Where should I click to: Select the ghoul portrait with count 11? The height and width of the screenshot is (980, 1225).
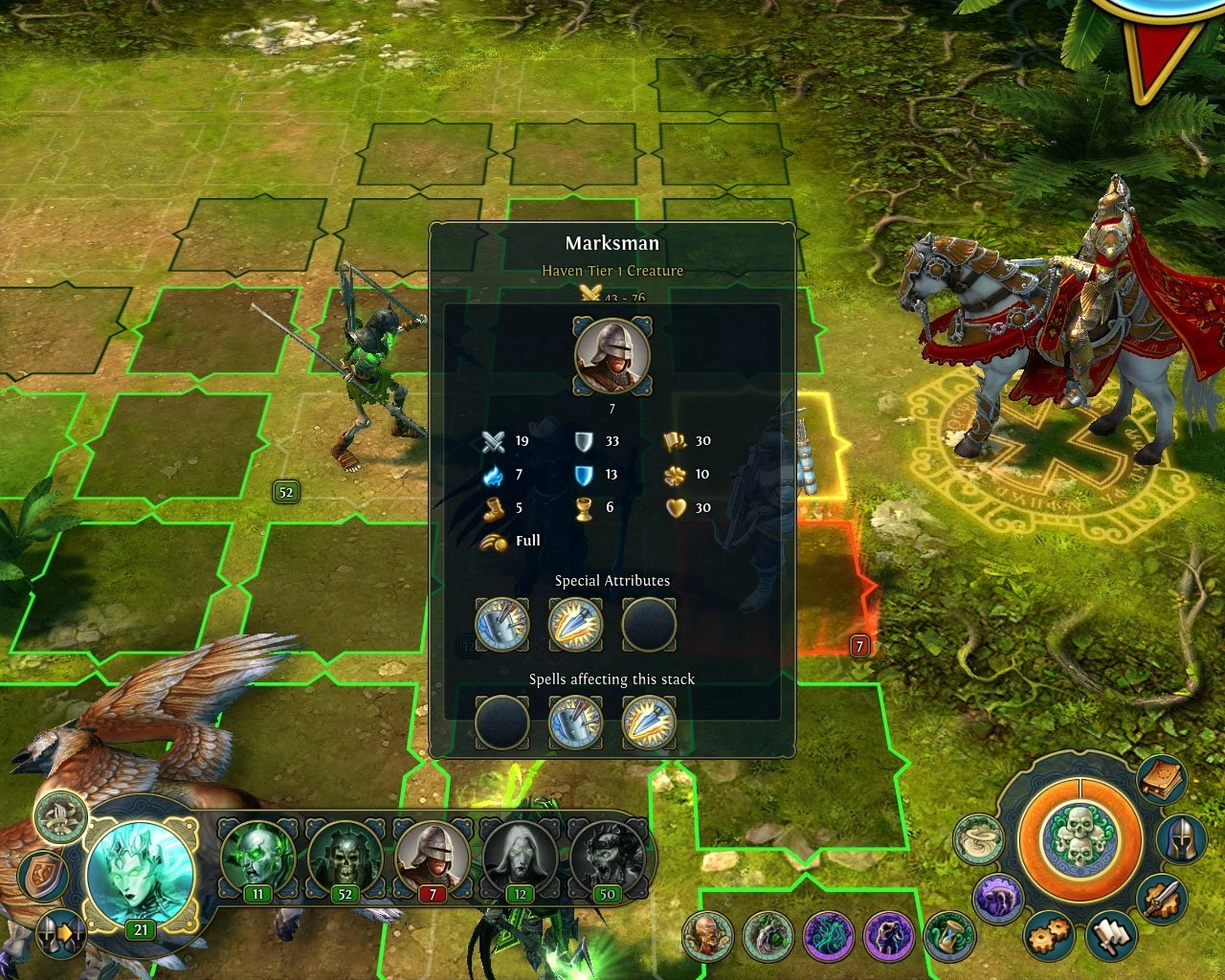(x=256, y=856)
